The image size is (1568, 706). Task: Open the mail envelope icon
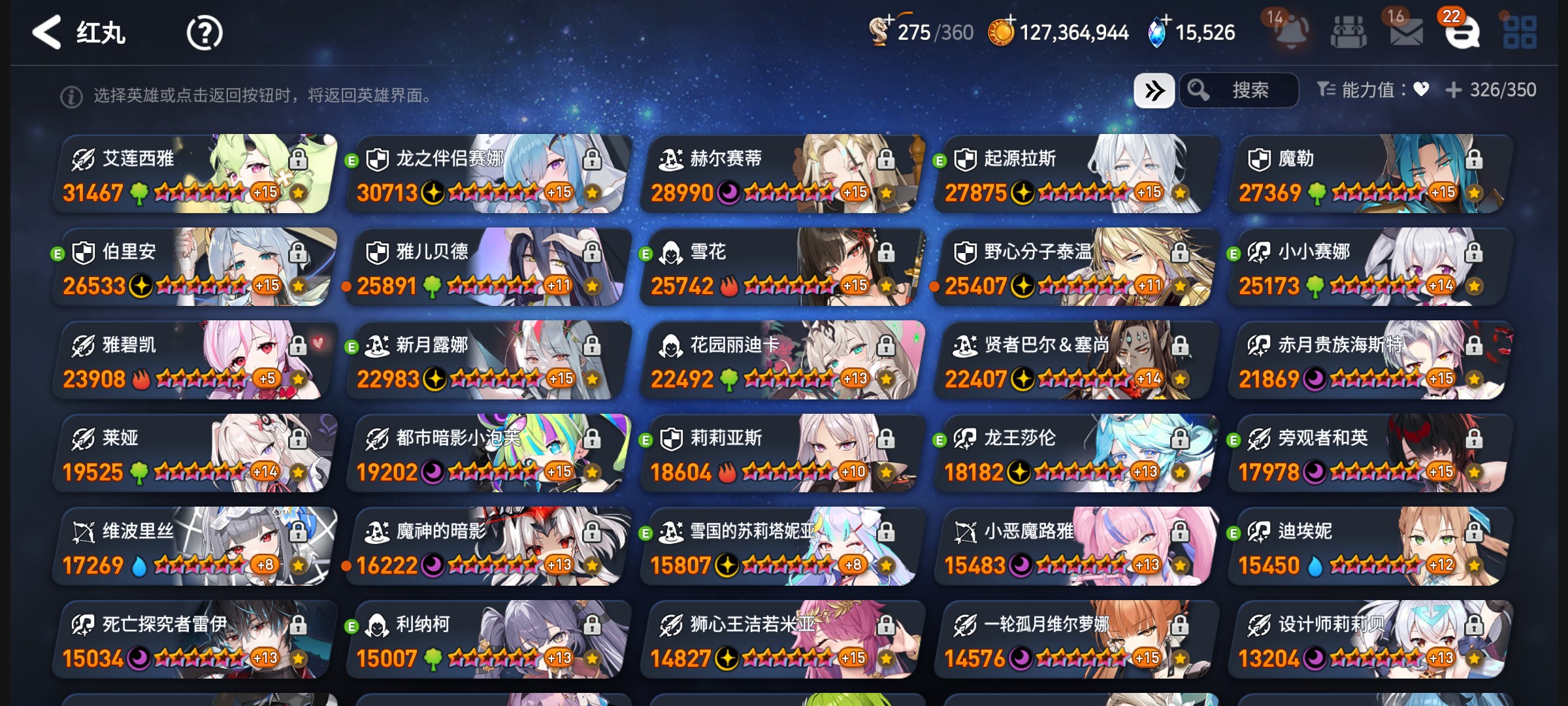click(1406, 31)
